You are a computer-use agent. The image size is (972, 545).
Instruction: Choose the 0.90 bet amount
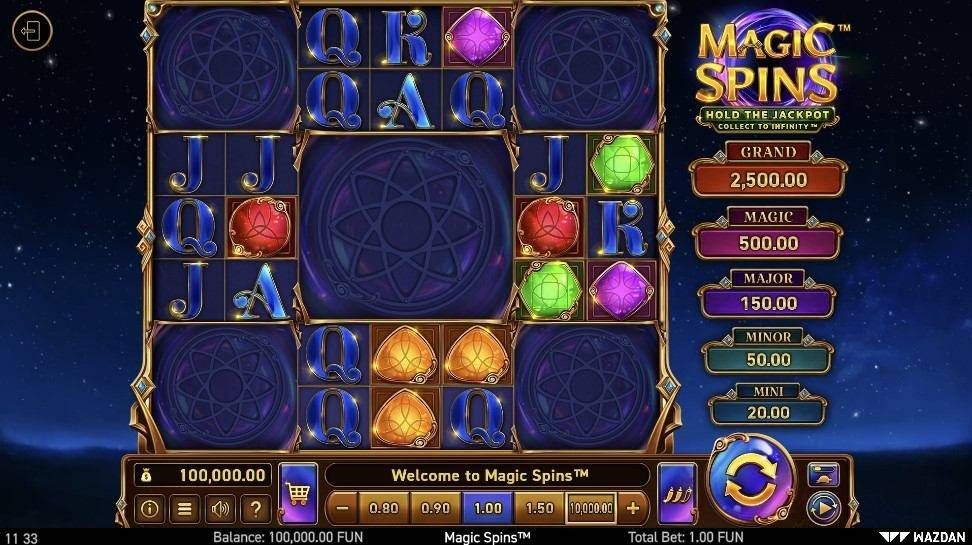tap(436, 508)
